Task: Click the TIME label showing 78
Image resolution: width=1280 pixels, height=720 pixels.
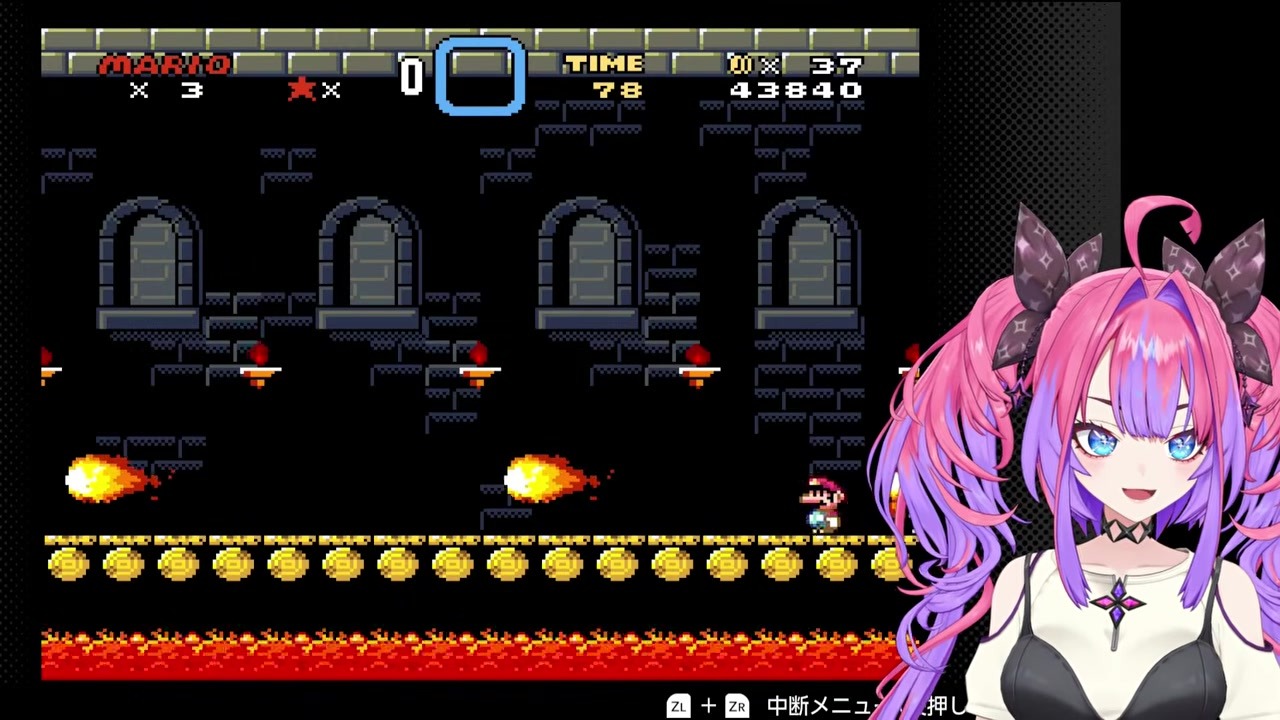Action: click(604, 65)
